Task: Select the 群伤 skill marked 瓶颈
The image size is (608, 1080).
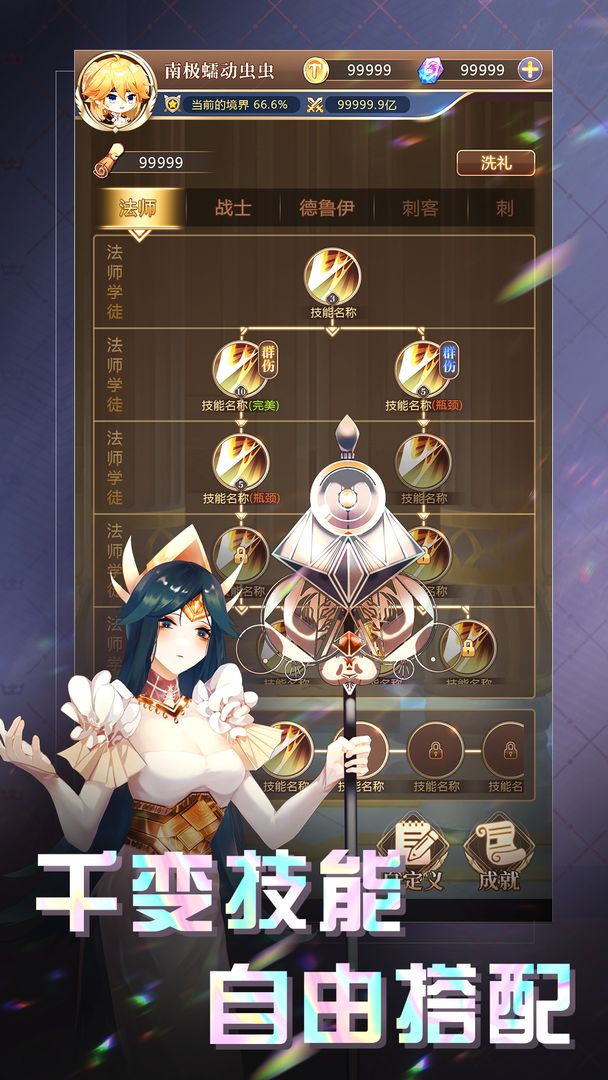Action: (x=424, y=368)
